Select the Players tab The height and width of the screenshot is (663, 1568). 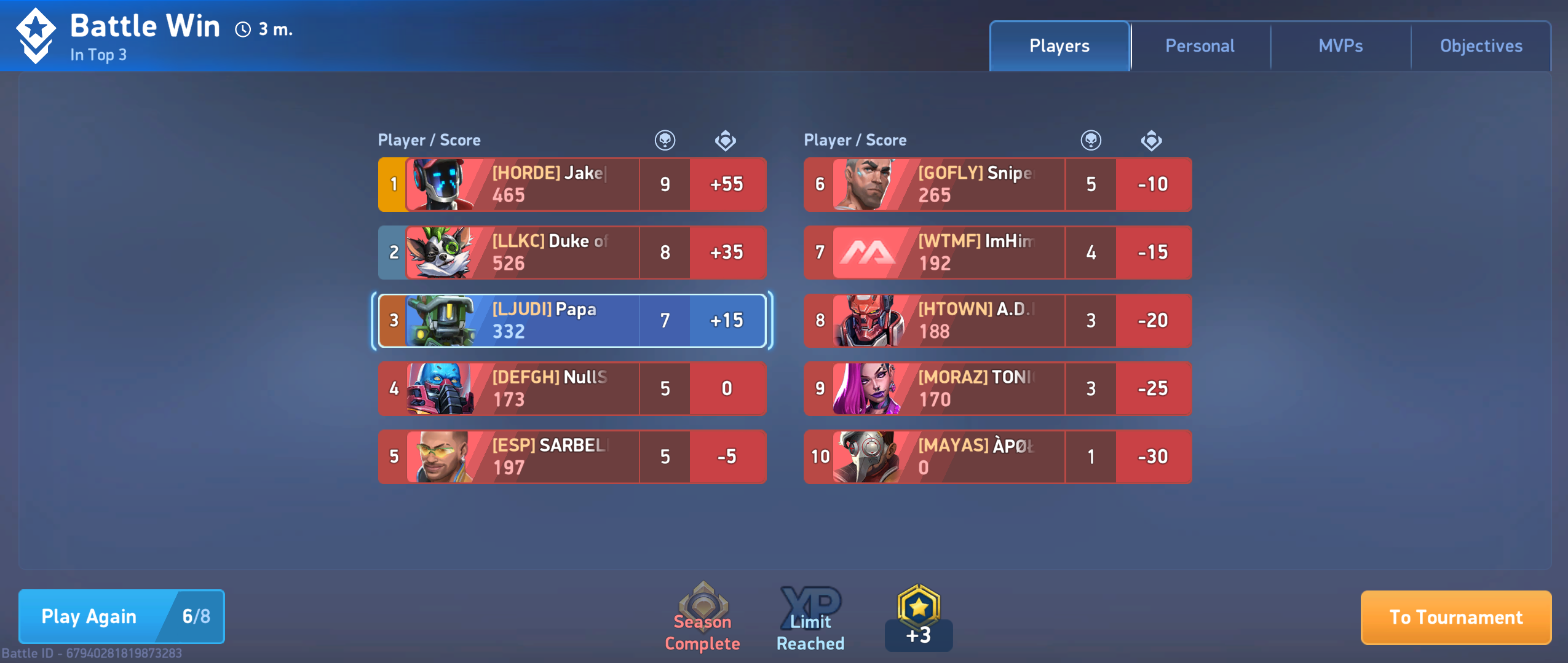point(1059,46)
